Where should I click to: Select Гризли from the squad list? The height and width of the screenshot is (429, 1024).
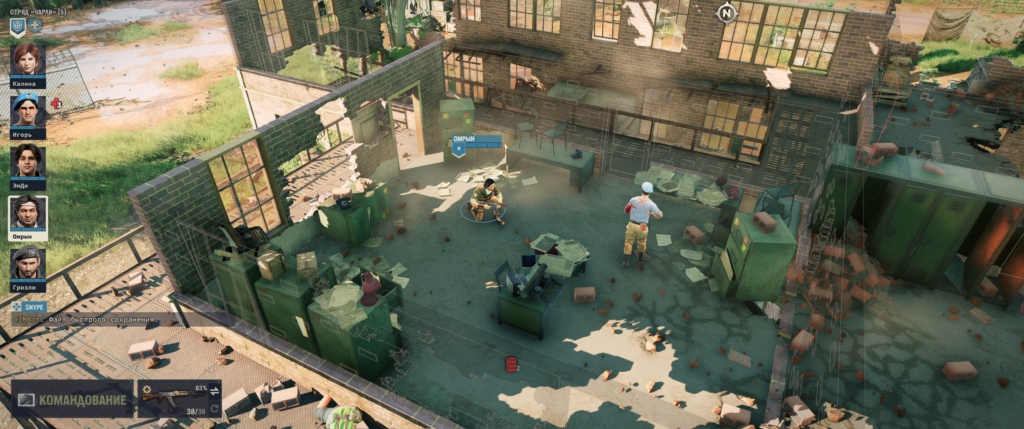coord(27,263)
